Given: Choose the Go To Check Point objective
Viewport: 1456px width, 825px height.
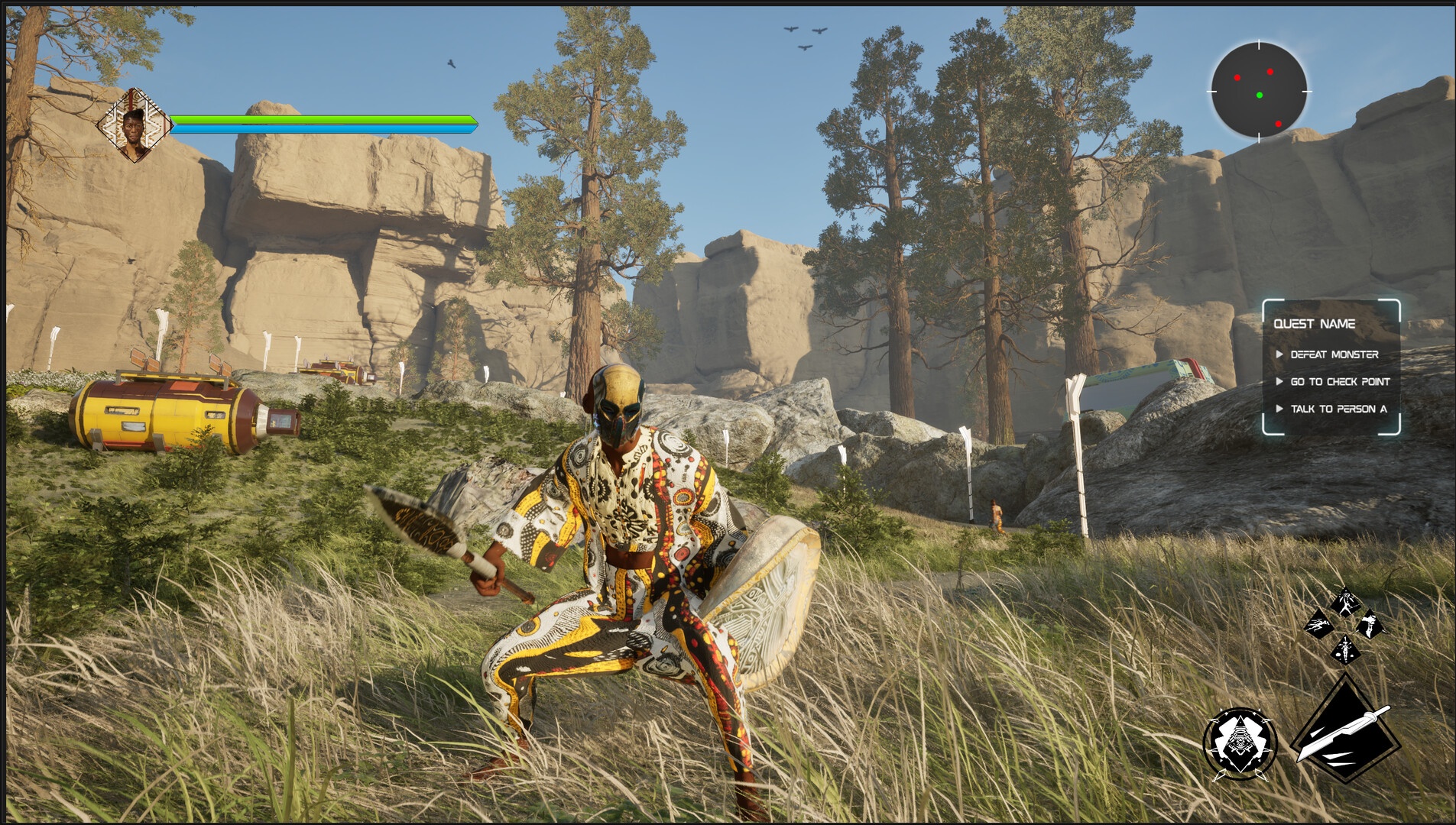Looking at the screenshot, I should (1340, 381).
